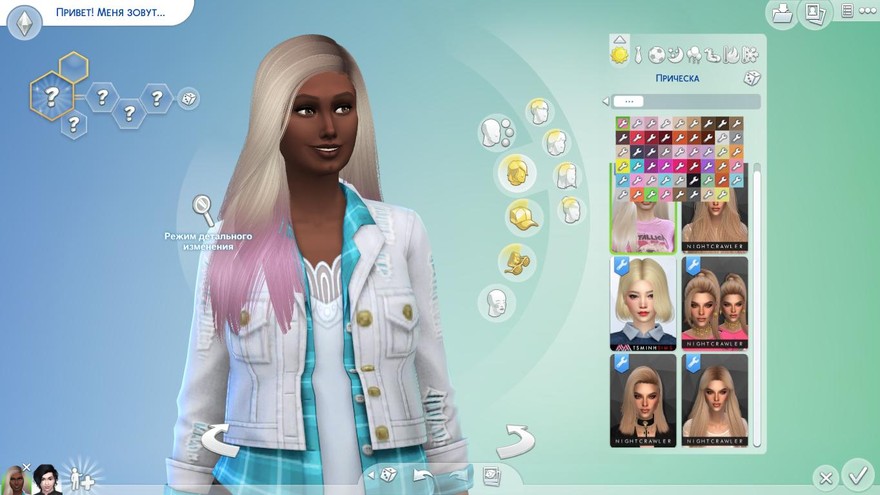Rotate the Sim using the left arrow
The image size is (880, 495).
coord(220,439)
